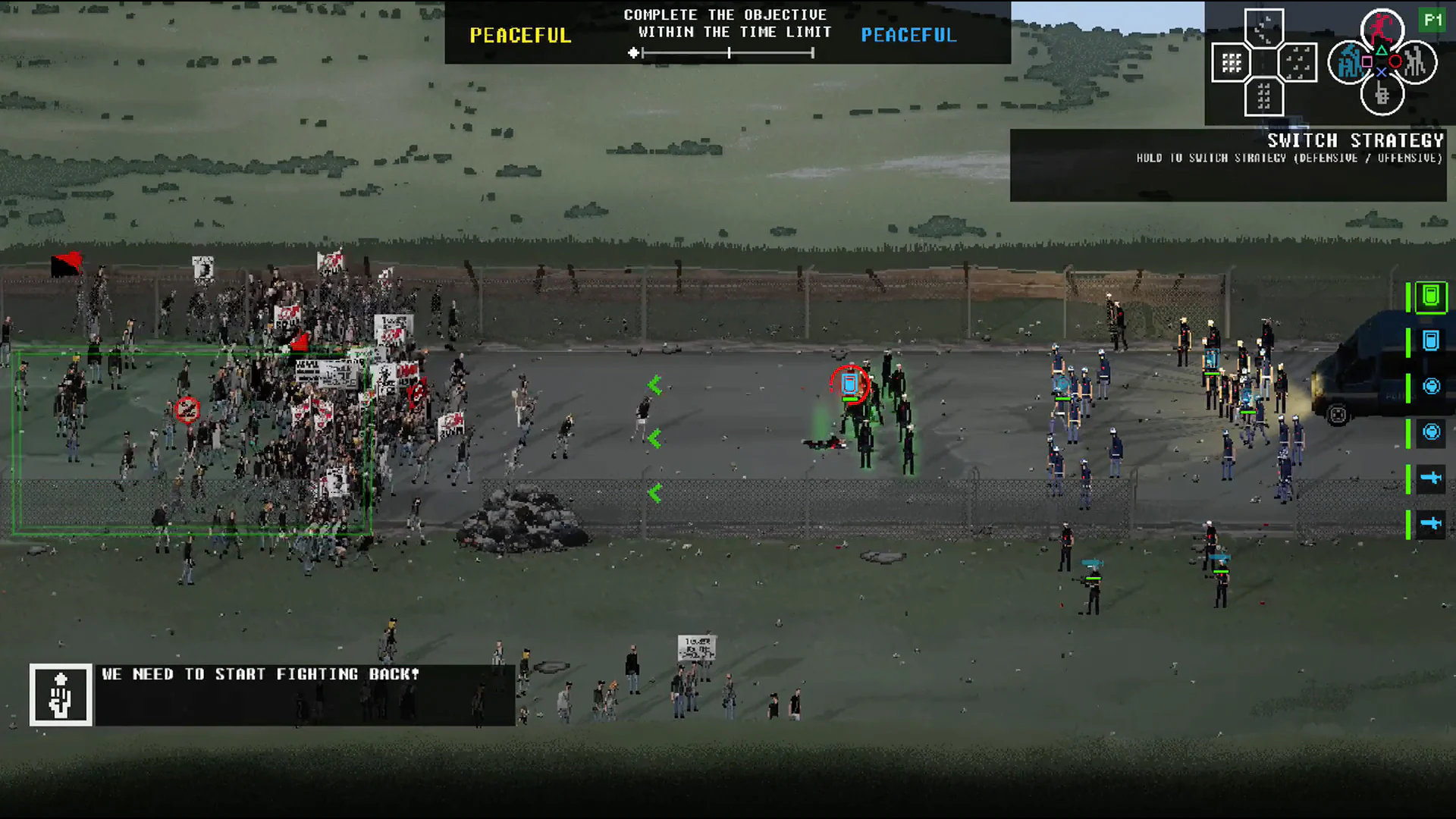
Task: Click the upper water-cannon vehicle icon
Action: (x=1431, y=478)
